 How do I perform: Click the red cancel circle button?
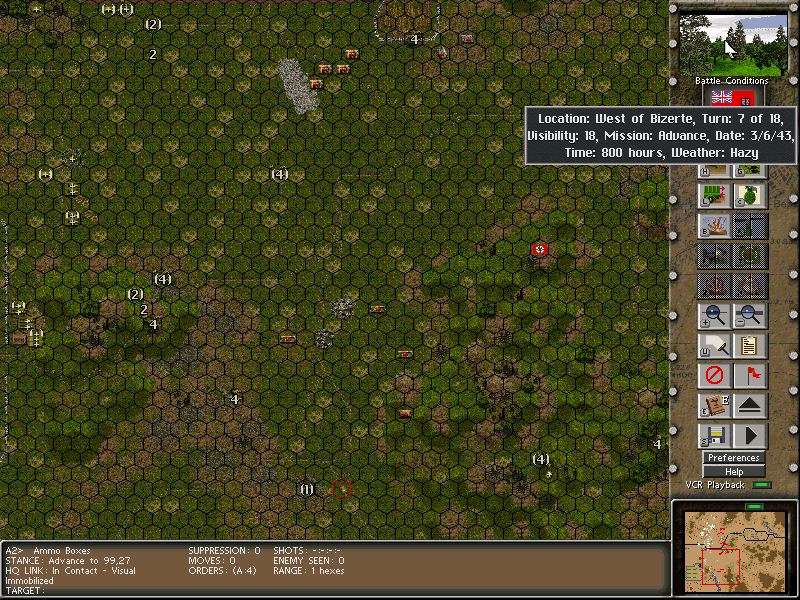point(714,376)
